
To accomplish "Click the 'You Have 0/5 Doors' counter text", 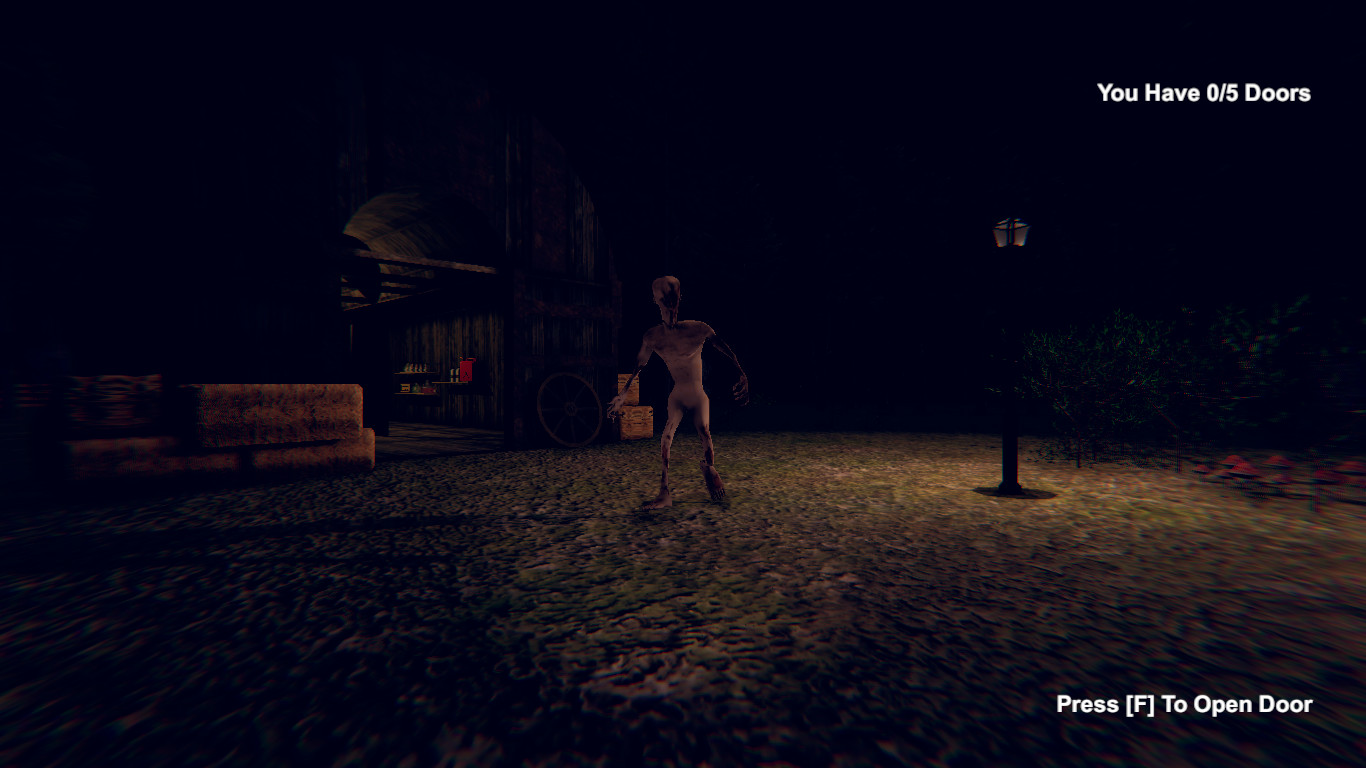I will point(1202,93).
